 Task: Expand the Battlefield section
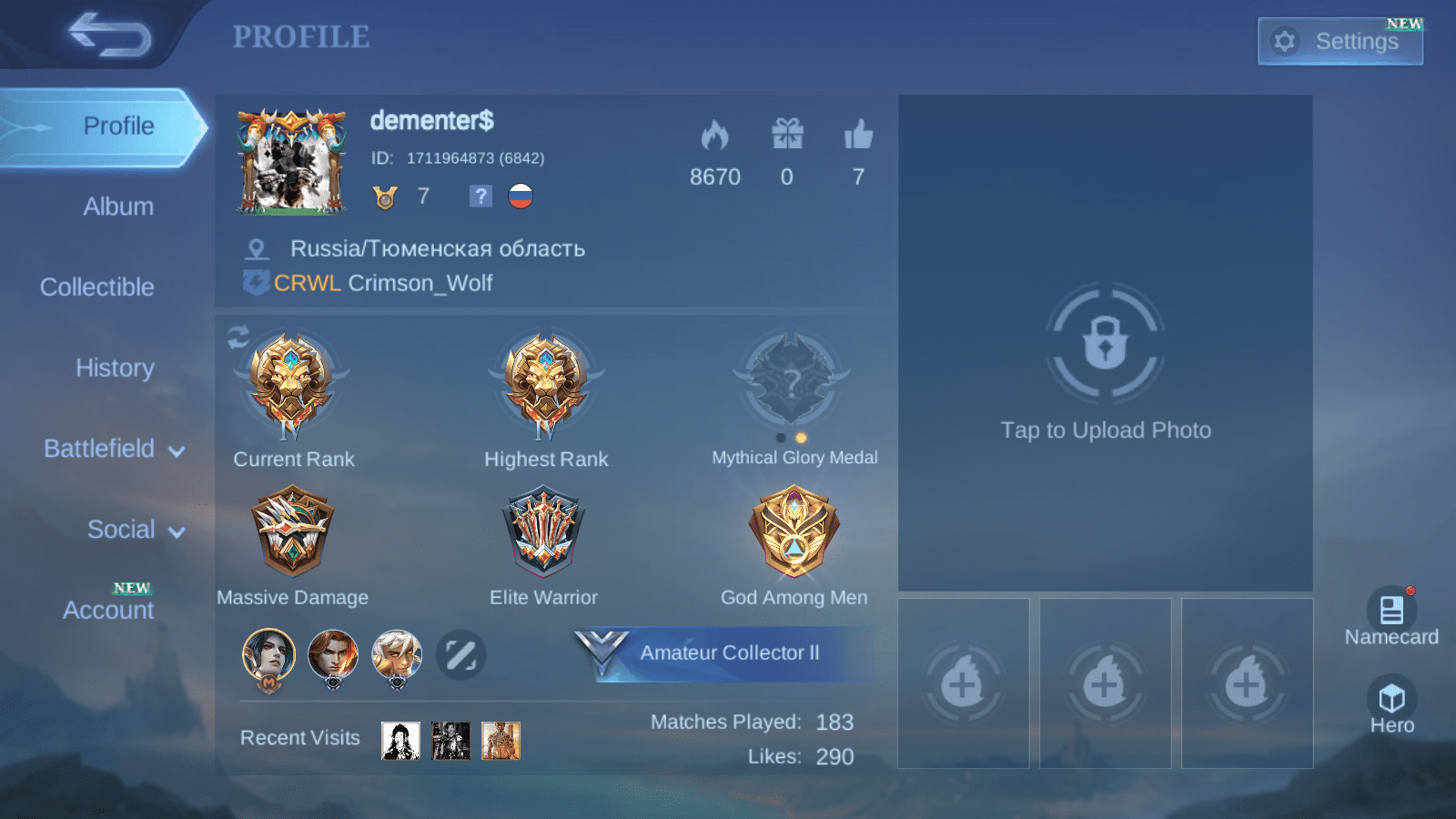pos(111,449)
